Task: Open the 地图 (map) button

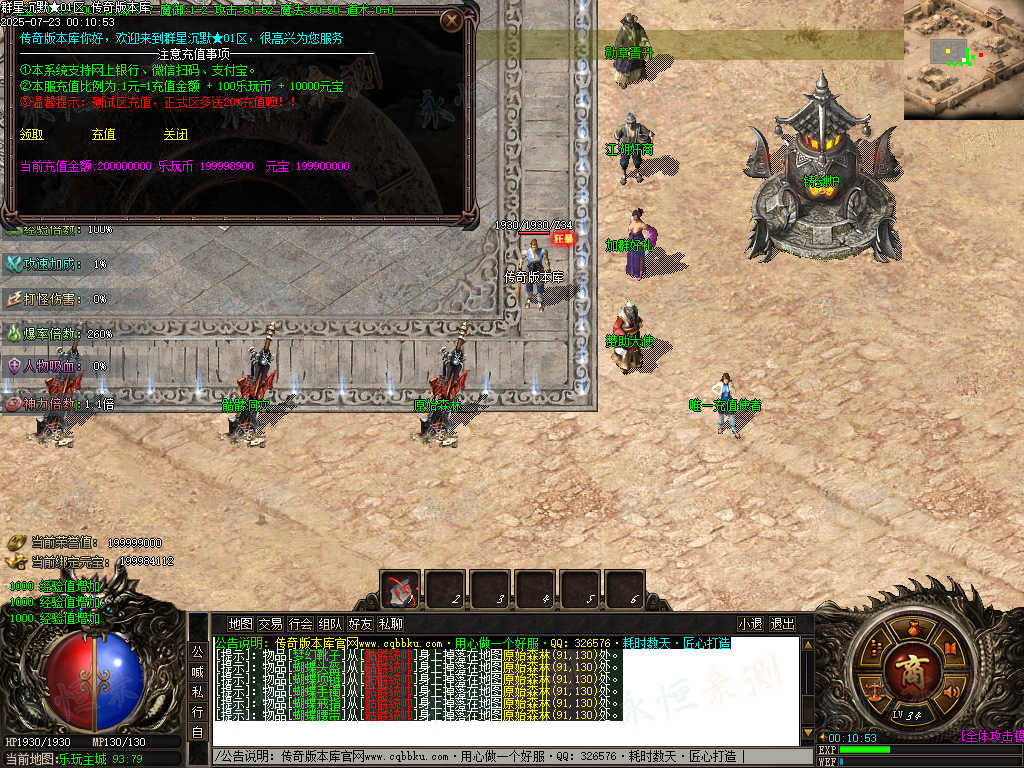Action: point(240,624)
